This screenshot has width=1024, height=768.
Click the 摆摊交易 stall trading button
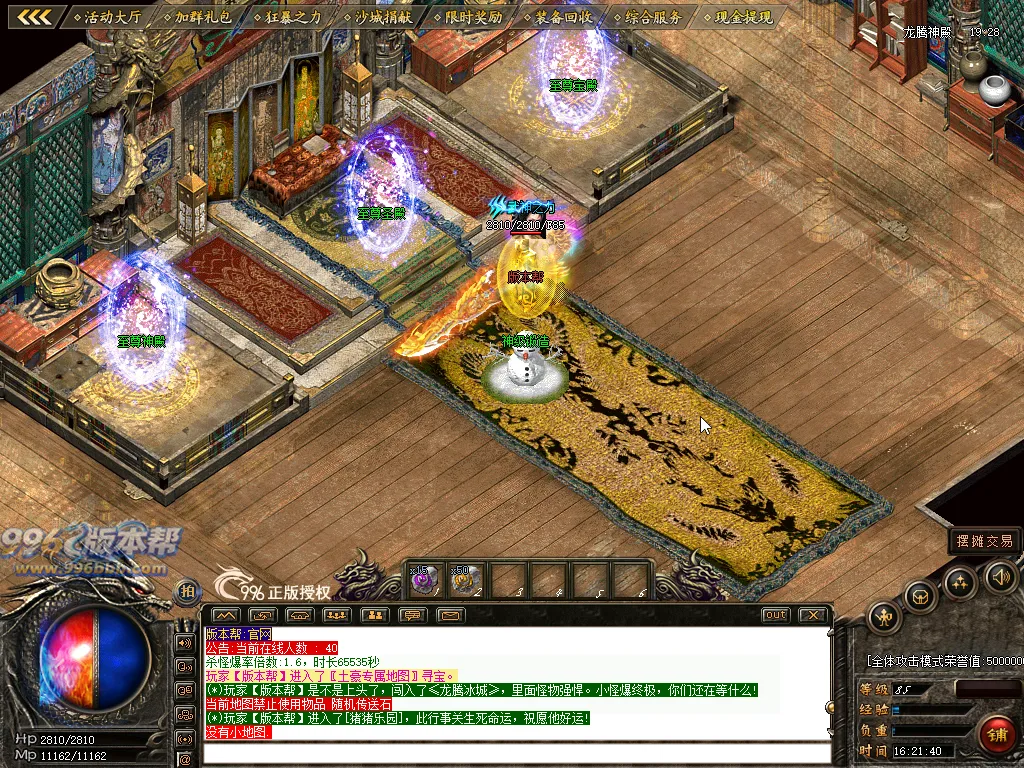click(985, 541)
